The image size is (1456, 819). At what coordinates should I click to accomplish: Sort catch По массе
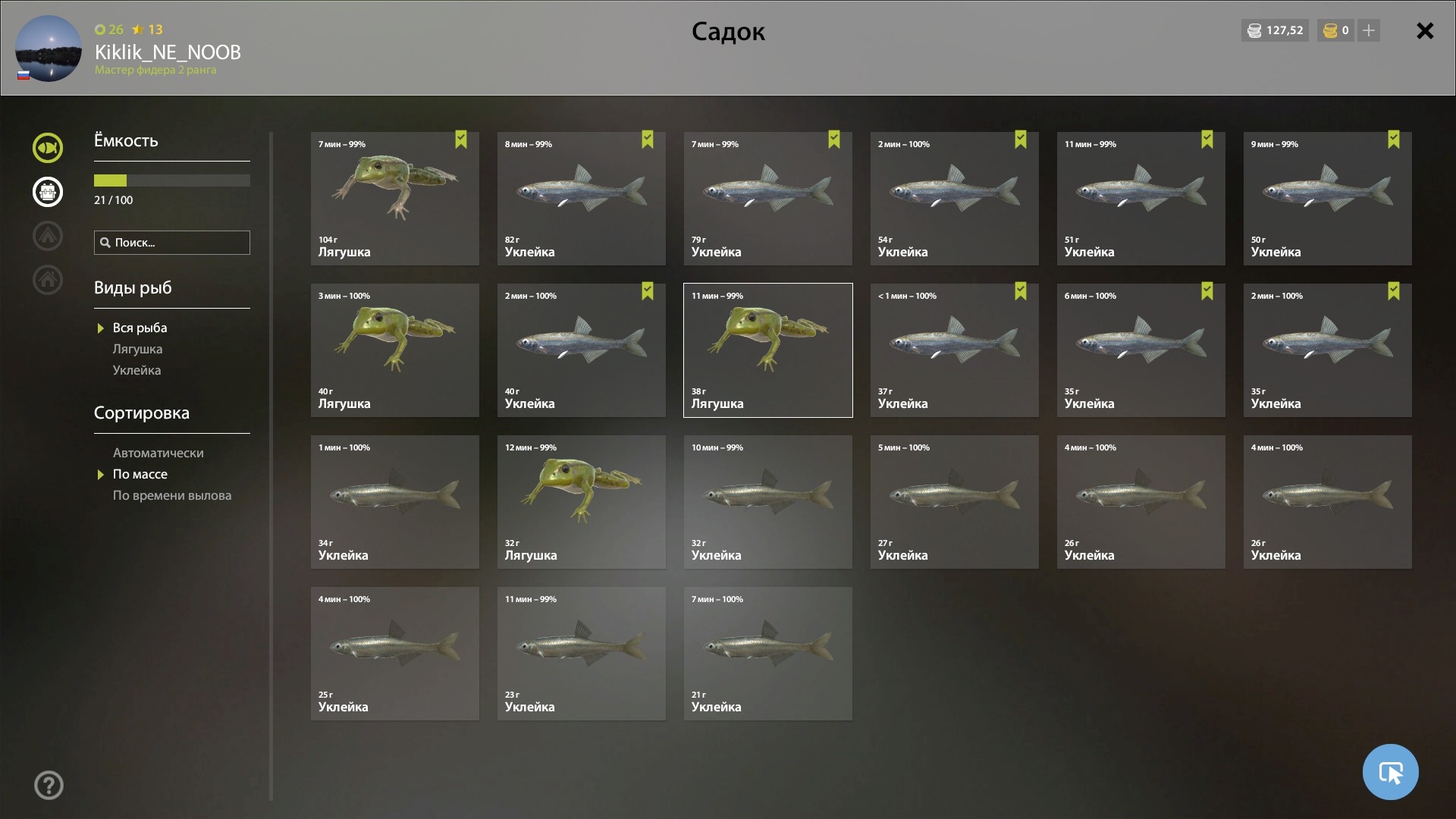[140, 475]
